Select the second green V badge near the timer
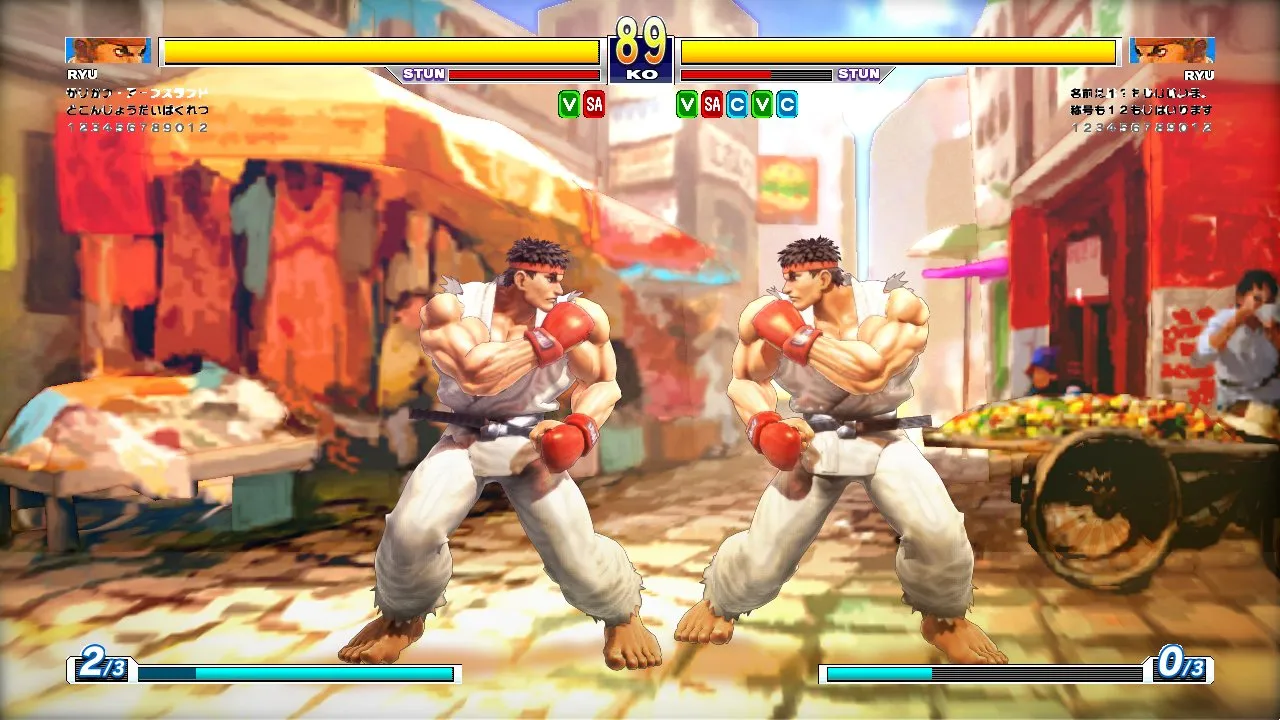This screenshot has width=1280, height=720. [x=686, y=104]
